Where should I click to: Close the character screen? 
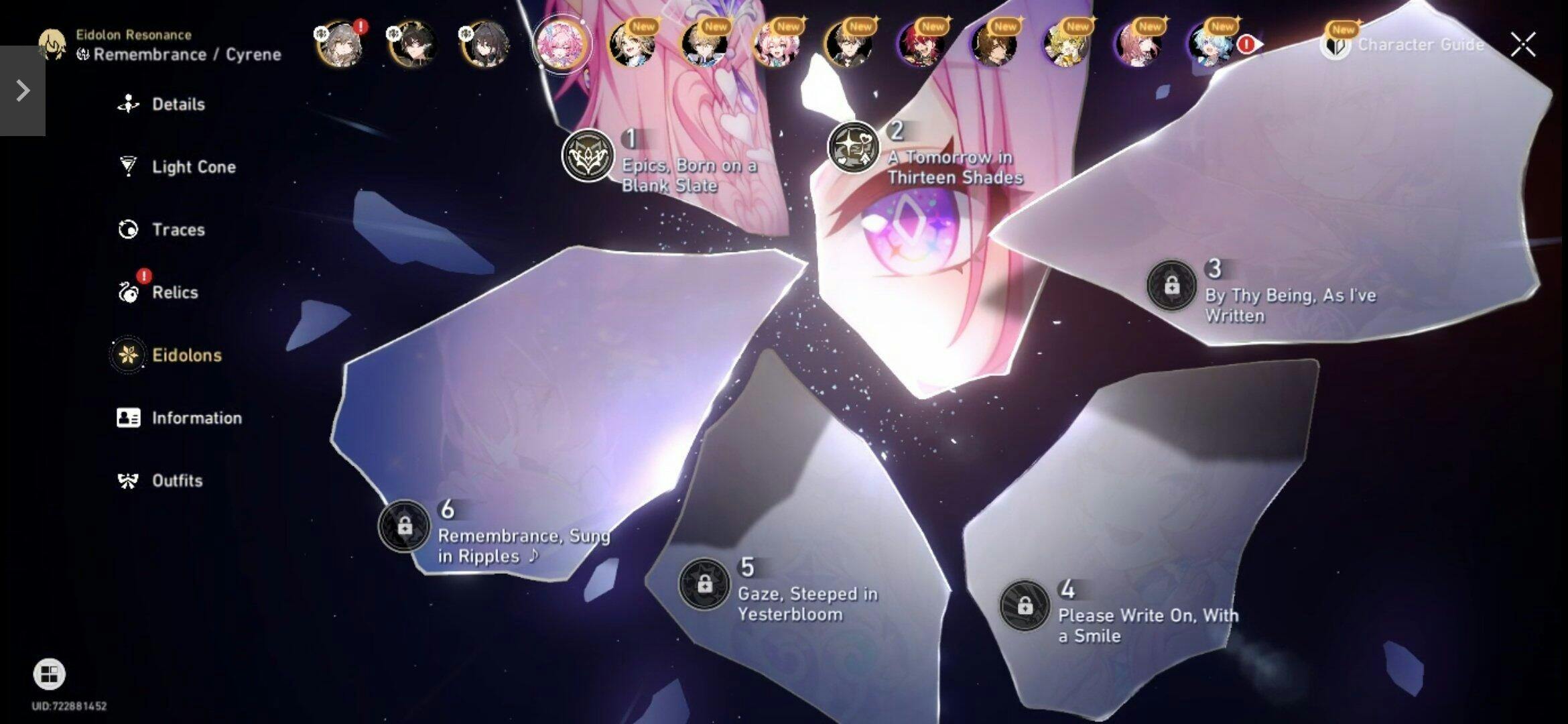[1522, 45]
